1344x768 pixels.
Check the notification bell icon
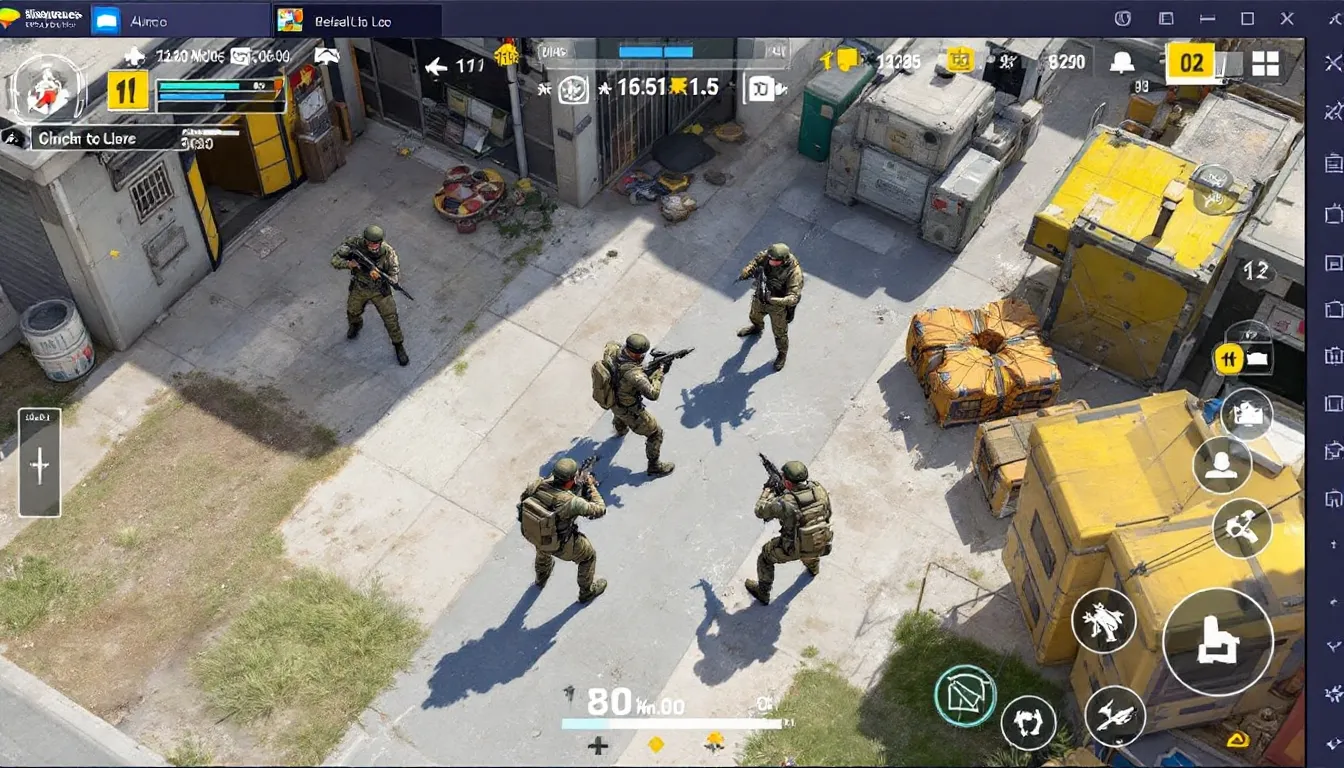click(x=1122, y=63)
